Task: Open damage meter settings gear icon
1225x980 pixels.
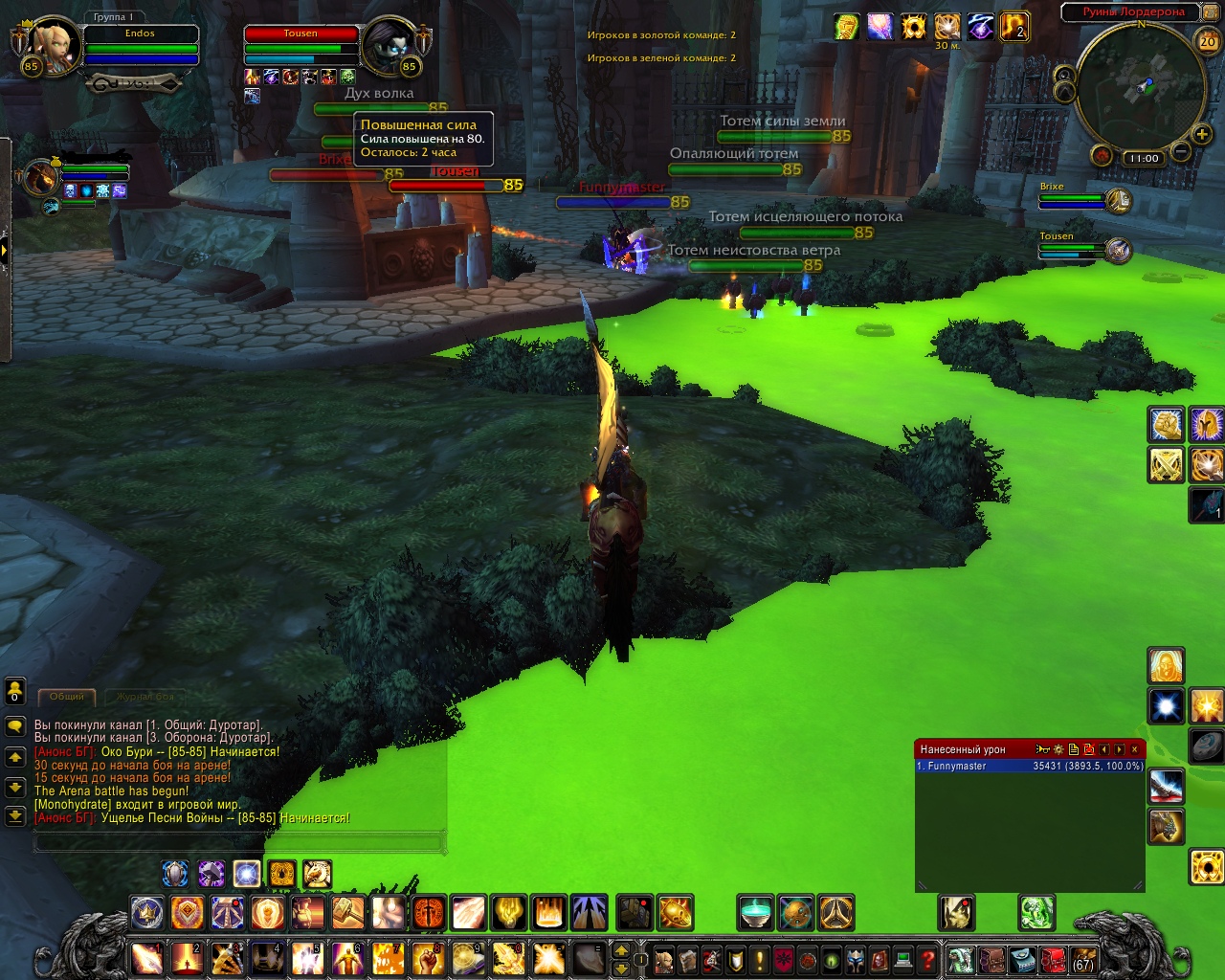Action: 1058,749
